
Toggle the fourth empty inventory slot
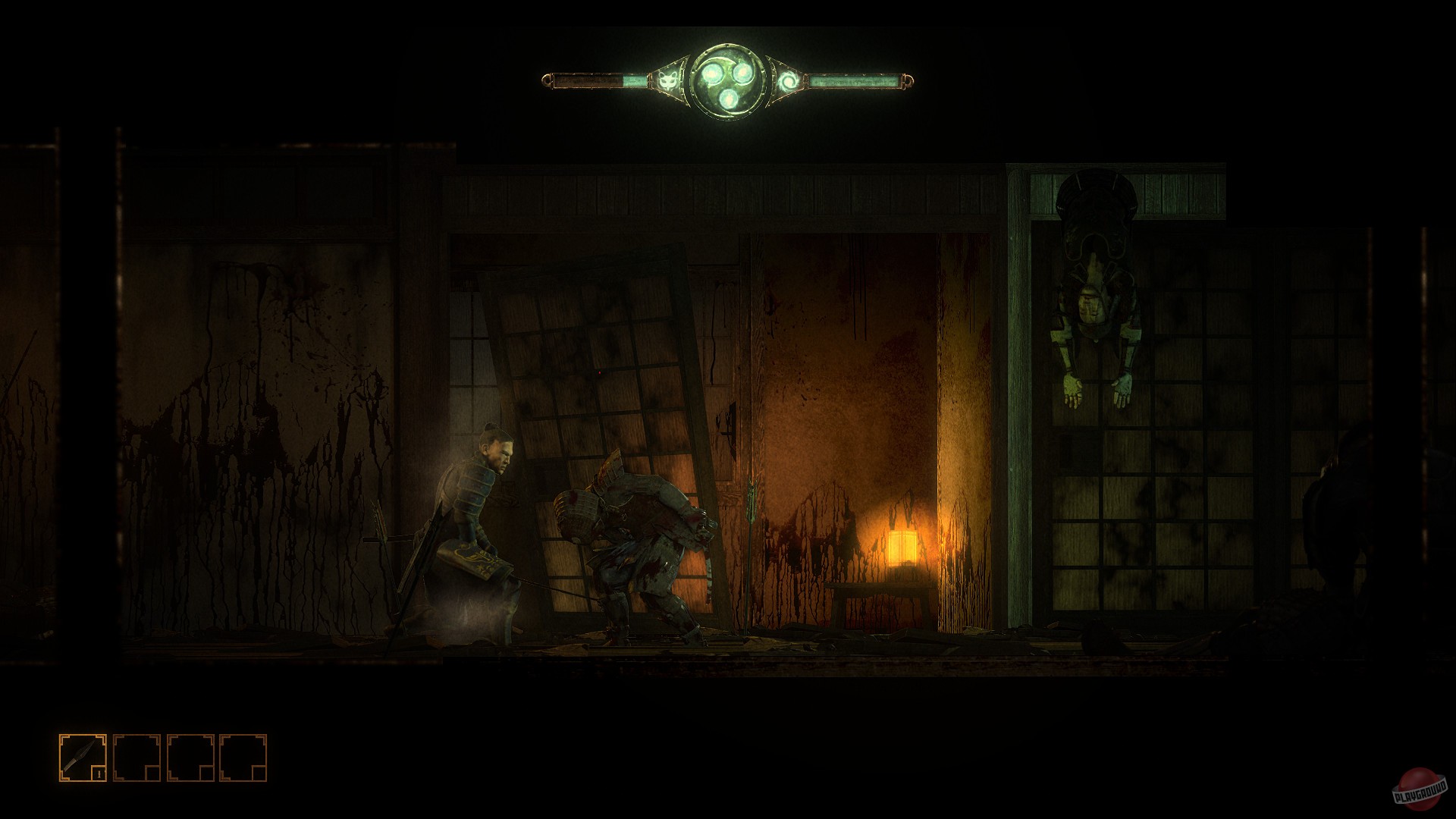pyautogui.click(x=244, y=758)
